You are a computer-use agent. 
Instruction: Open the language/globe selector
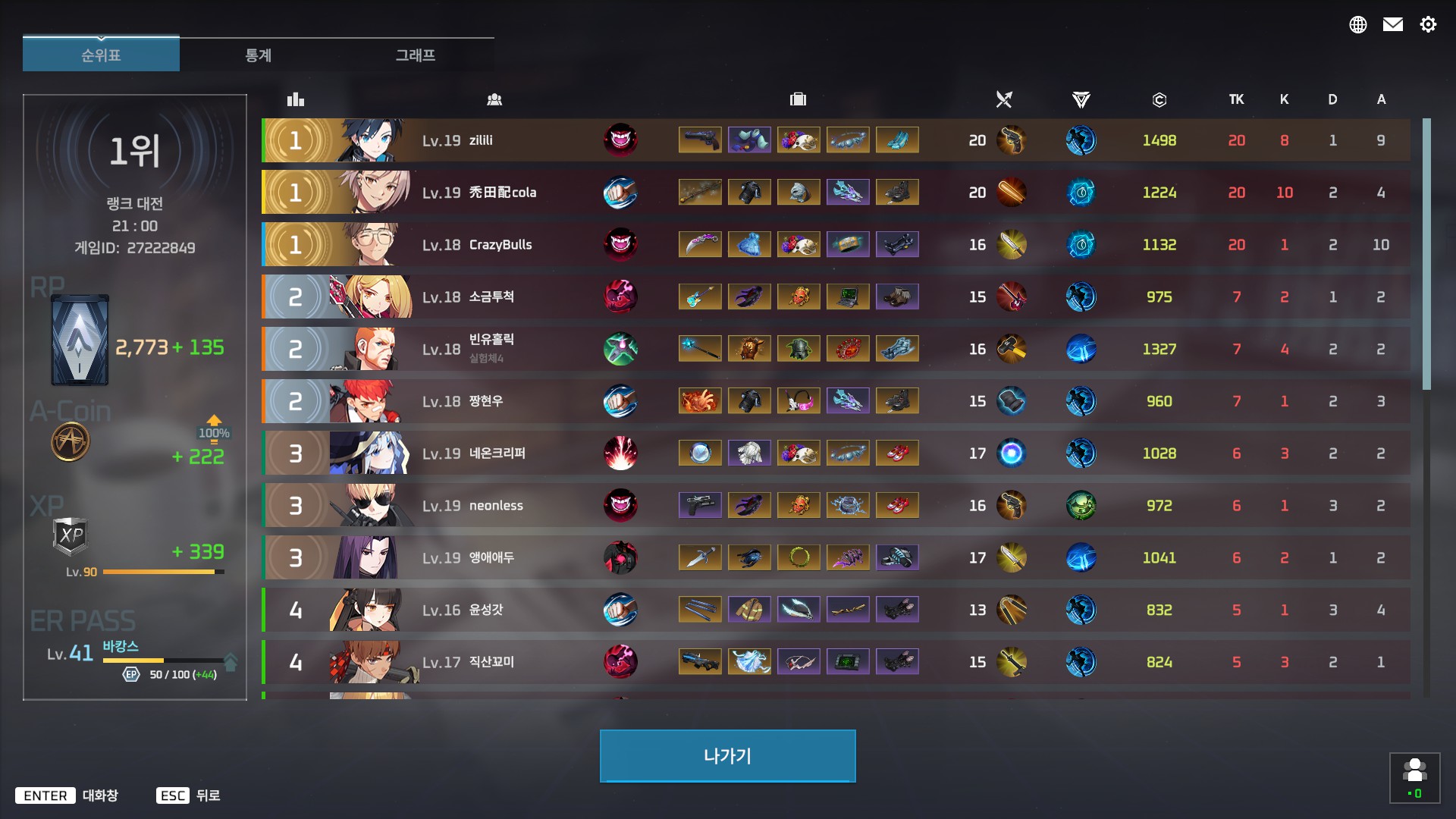[1358, 24]
